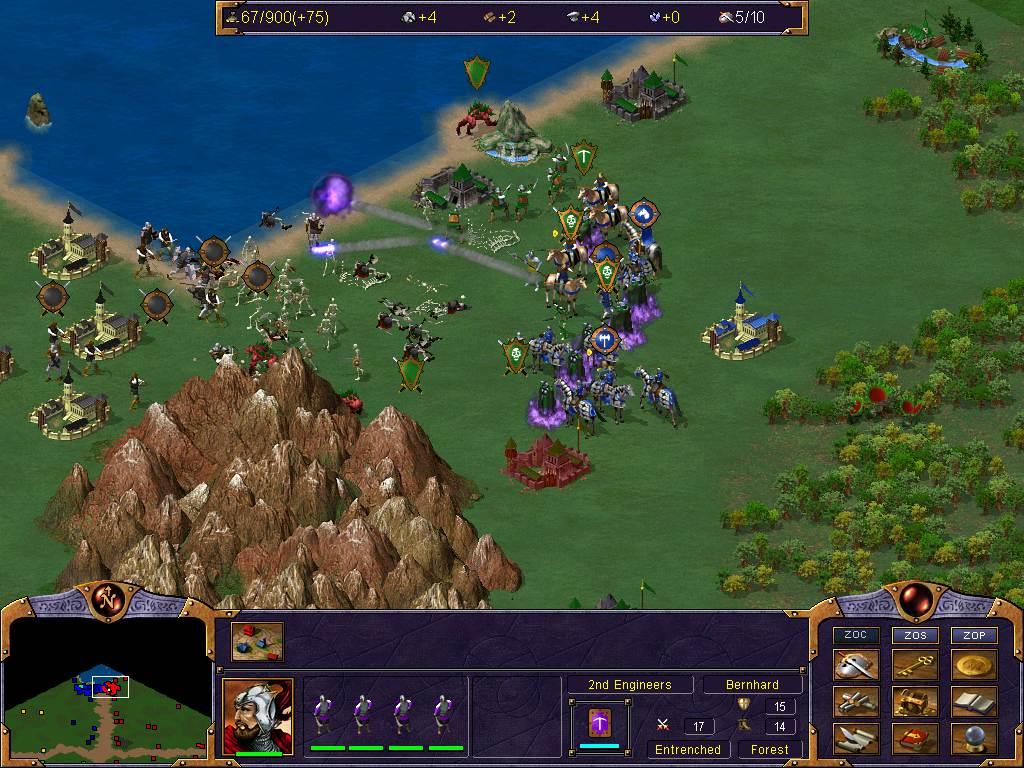Click the quill and scroll icon

pyautogui.click(x=857, y=739)
